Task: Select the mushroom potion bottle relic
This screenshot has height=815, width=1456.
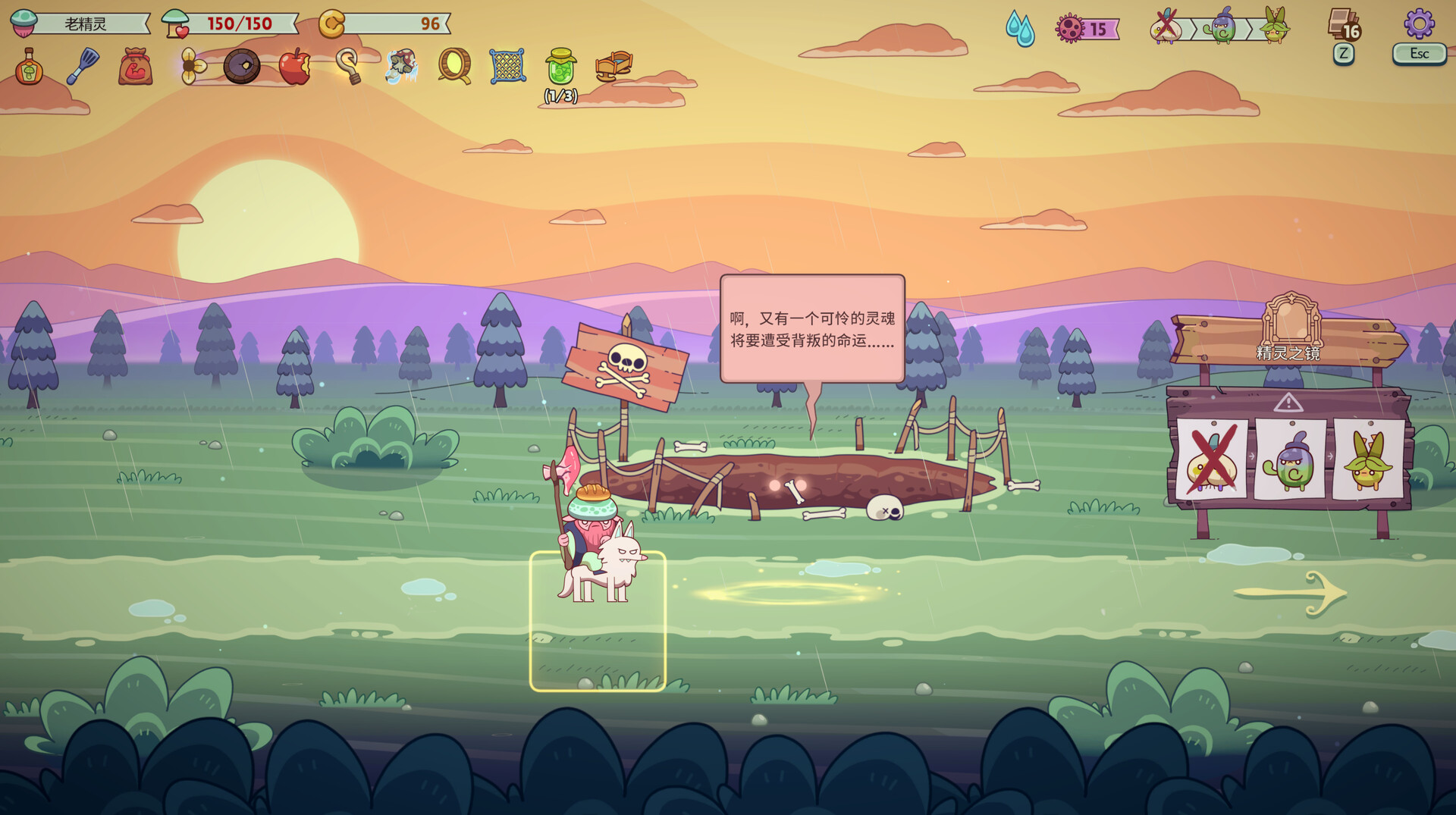Action: pyautogui.click(x=29, y=67)
